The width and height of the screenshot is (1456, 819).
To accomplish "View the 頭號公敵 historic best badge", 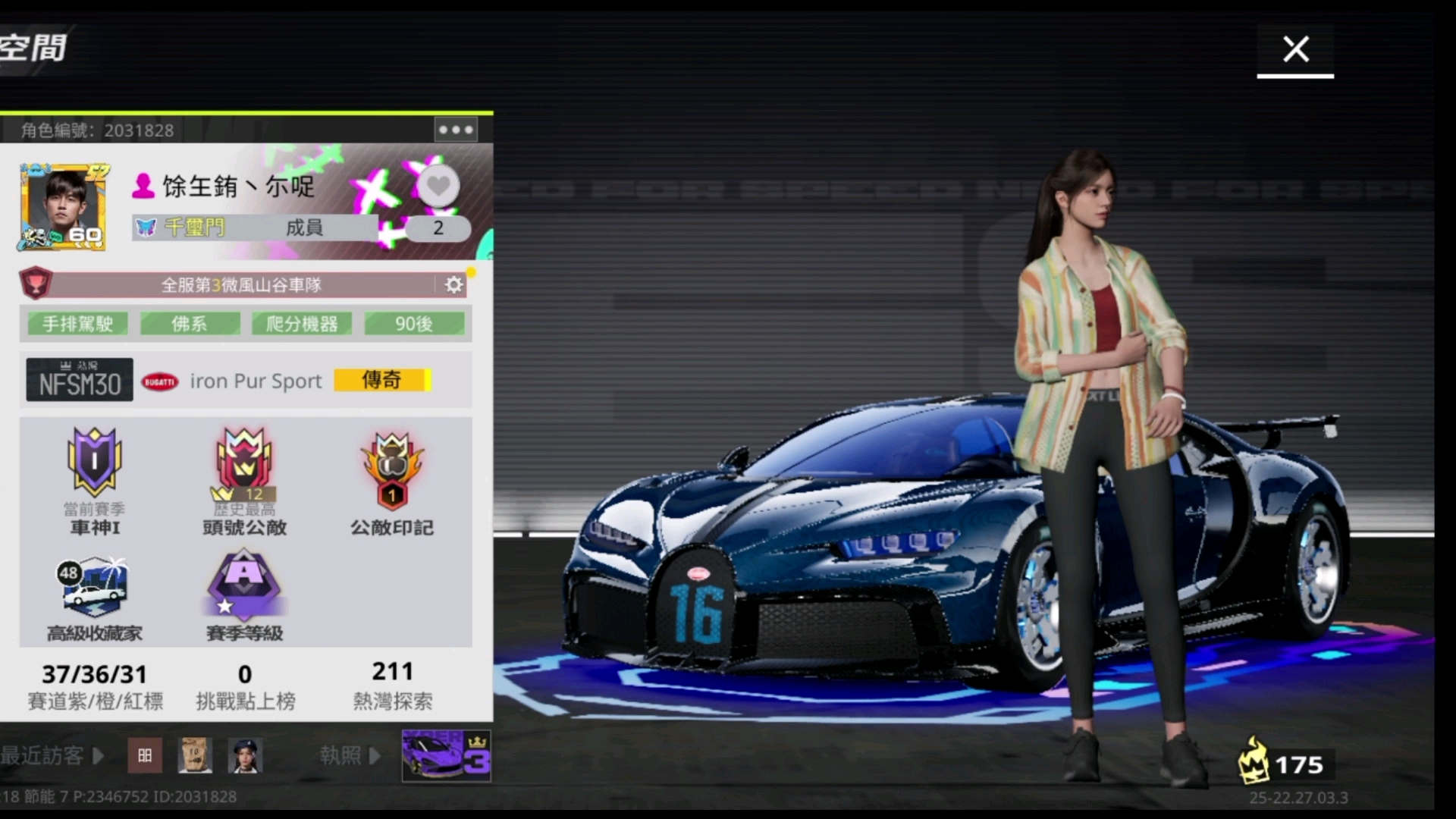I will [x=244, y=462].
